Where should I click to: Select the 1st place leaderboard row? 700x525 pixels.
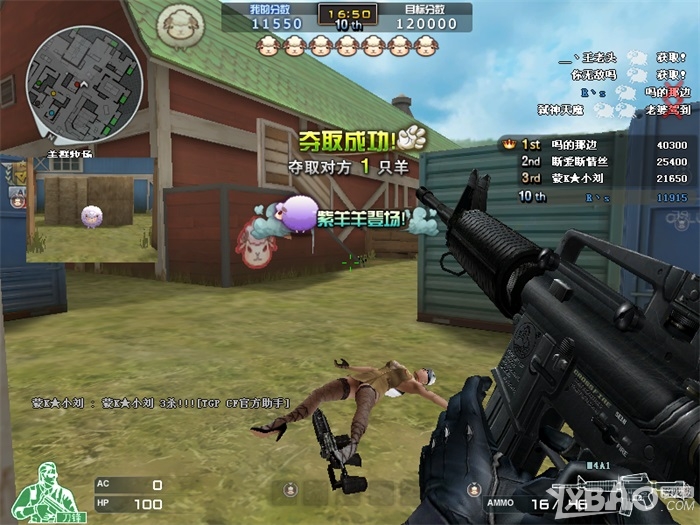595,145
